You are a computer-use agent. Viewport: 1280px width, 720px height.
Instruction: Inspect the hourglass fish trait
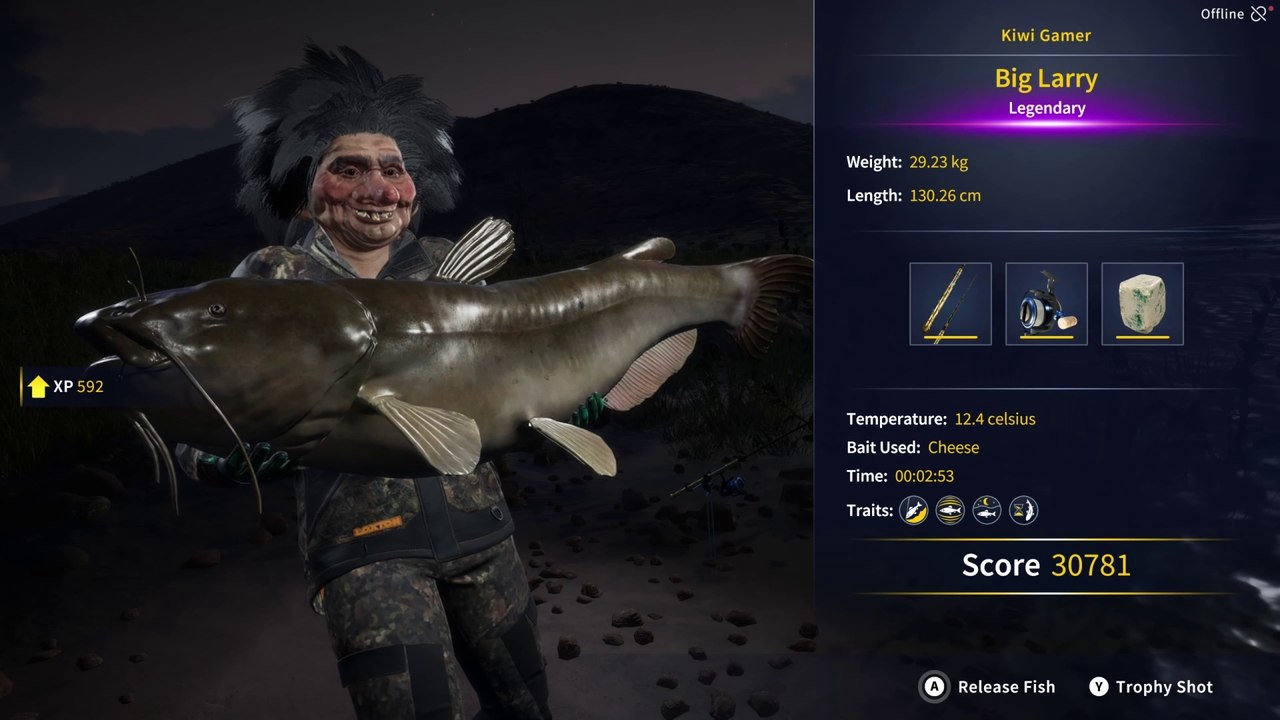[1023, 511]
